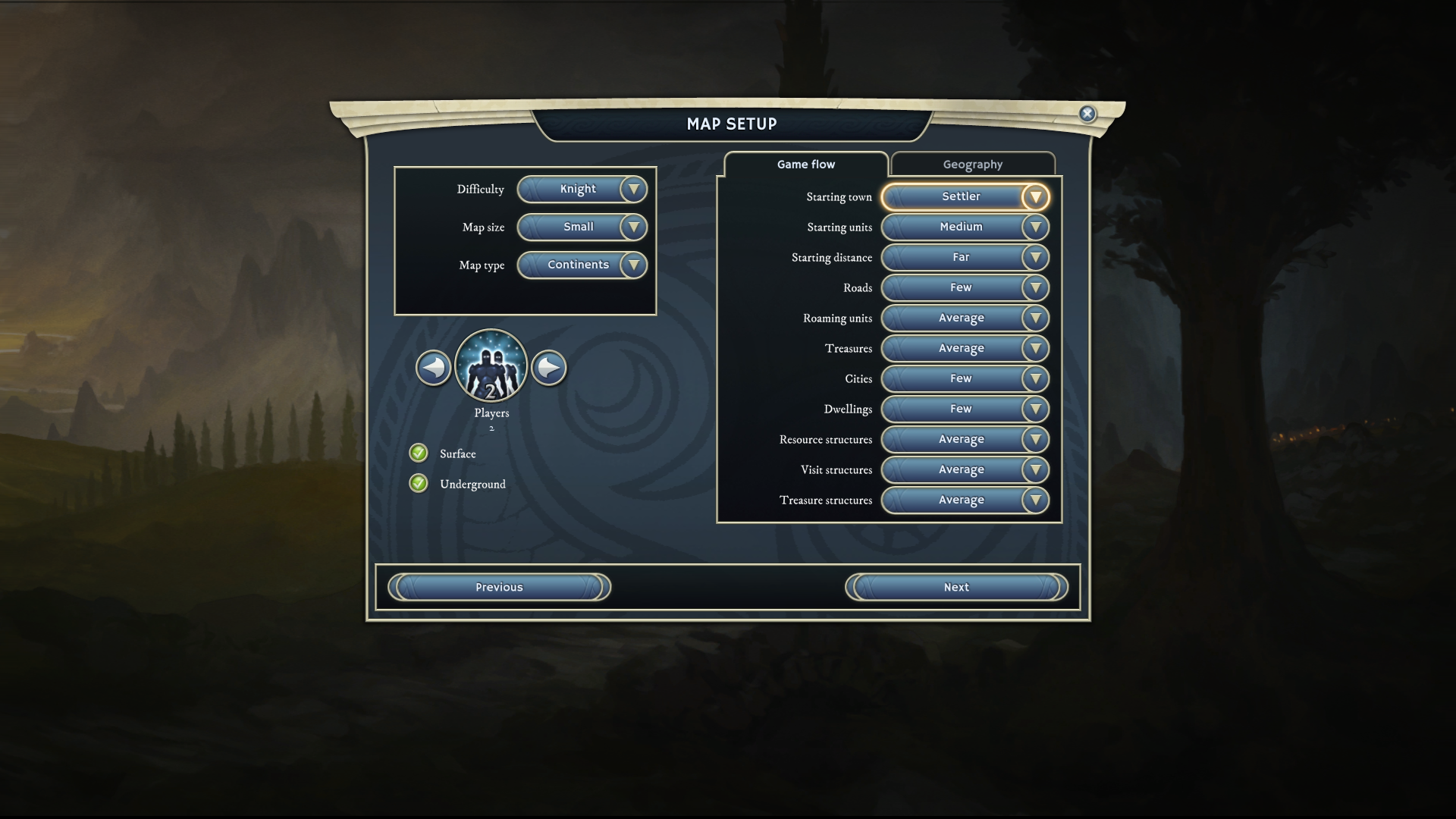This screenshot has width=1456, height=819.
Task: Close the Map Setup window
Action: point(1087,114)
